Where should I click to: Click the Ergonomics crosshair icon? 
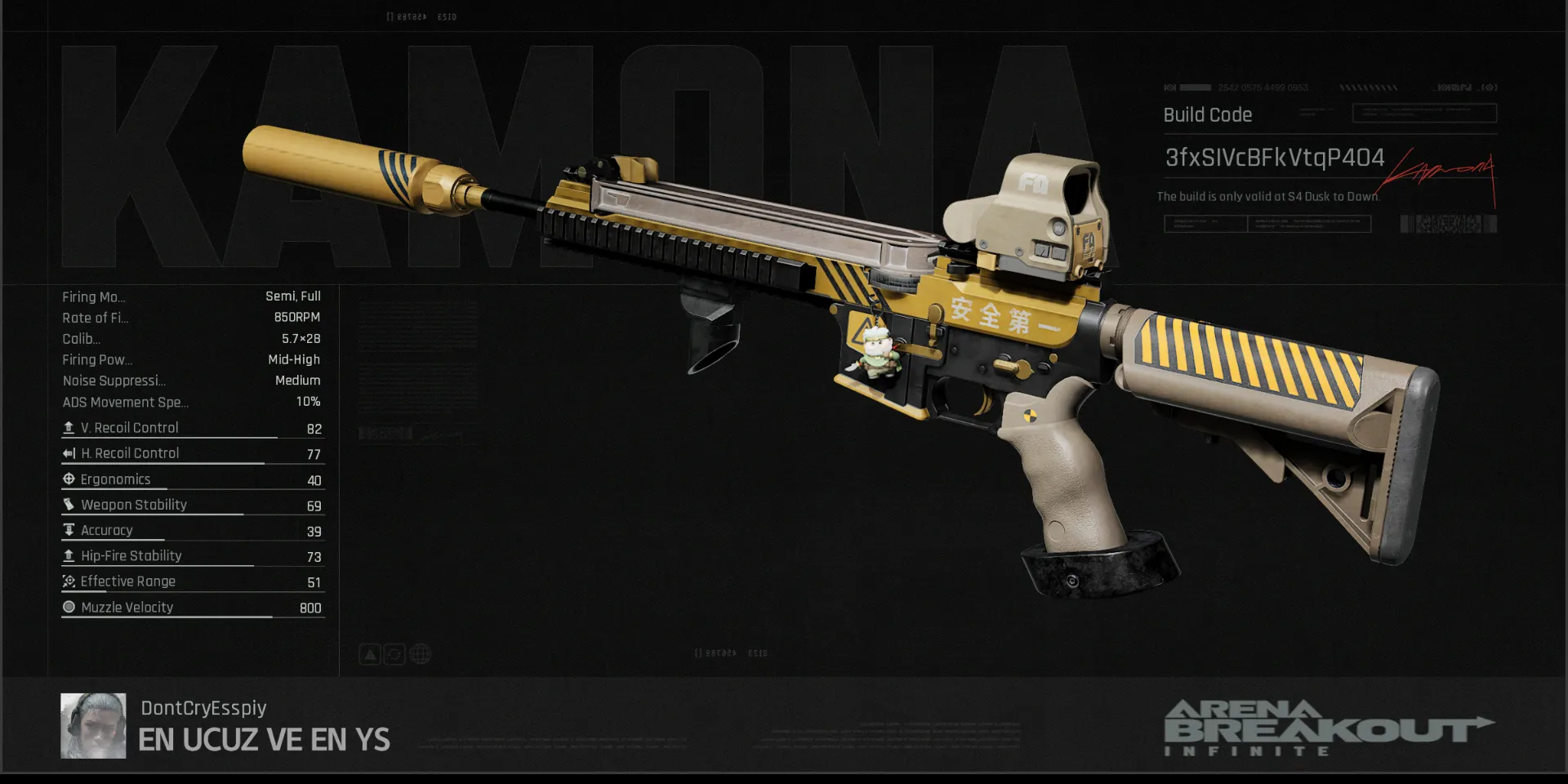pyautogui.click(x=68, y=479)
